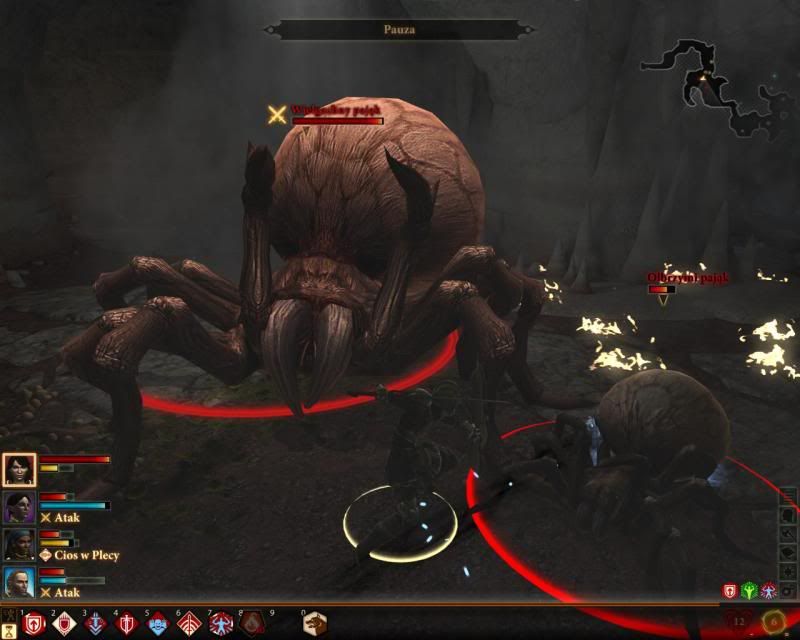Select the headscarf companion using Cios w Plecy
Viewport: 800px width, 640px height.
[20, 546]
